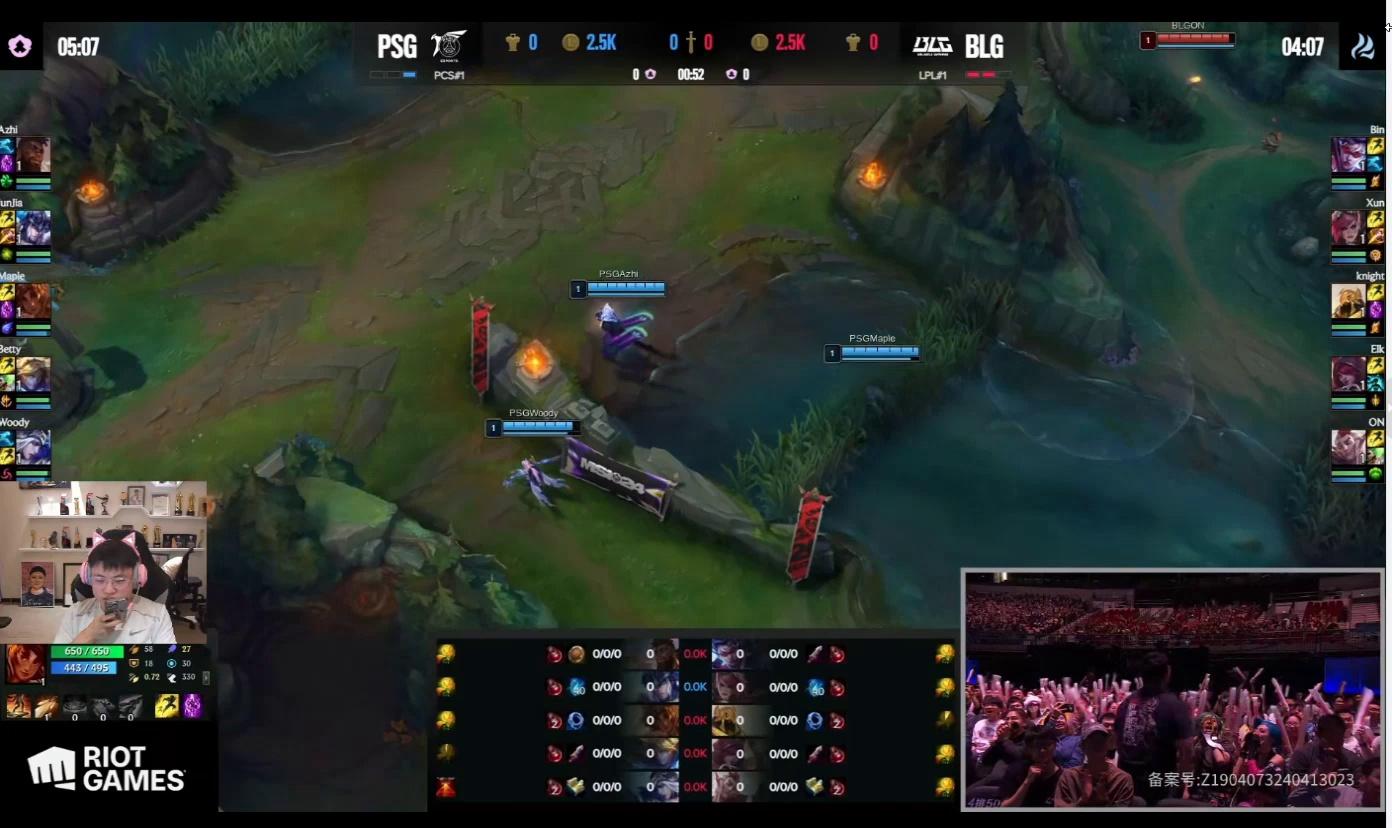Select Maple's champion portrait
The image size is (1392, 828).
[33, 301]
